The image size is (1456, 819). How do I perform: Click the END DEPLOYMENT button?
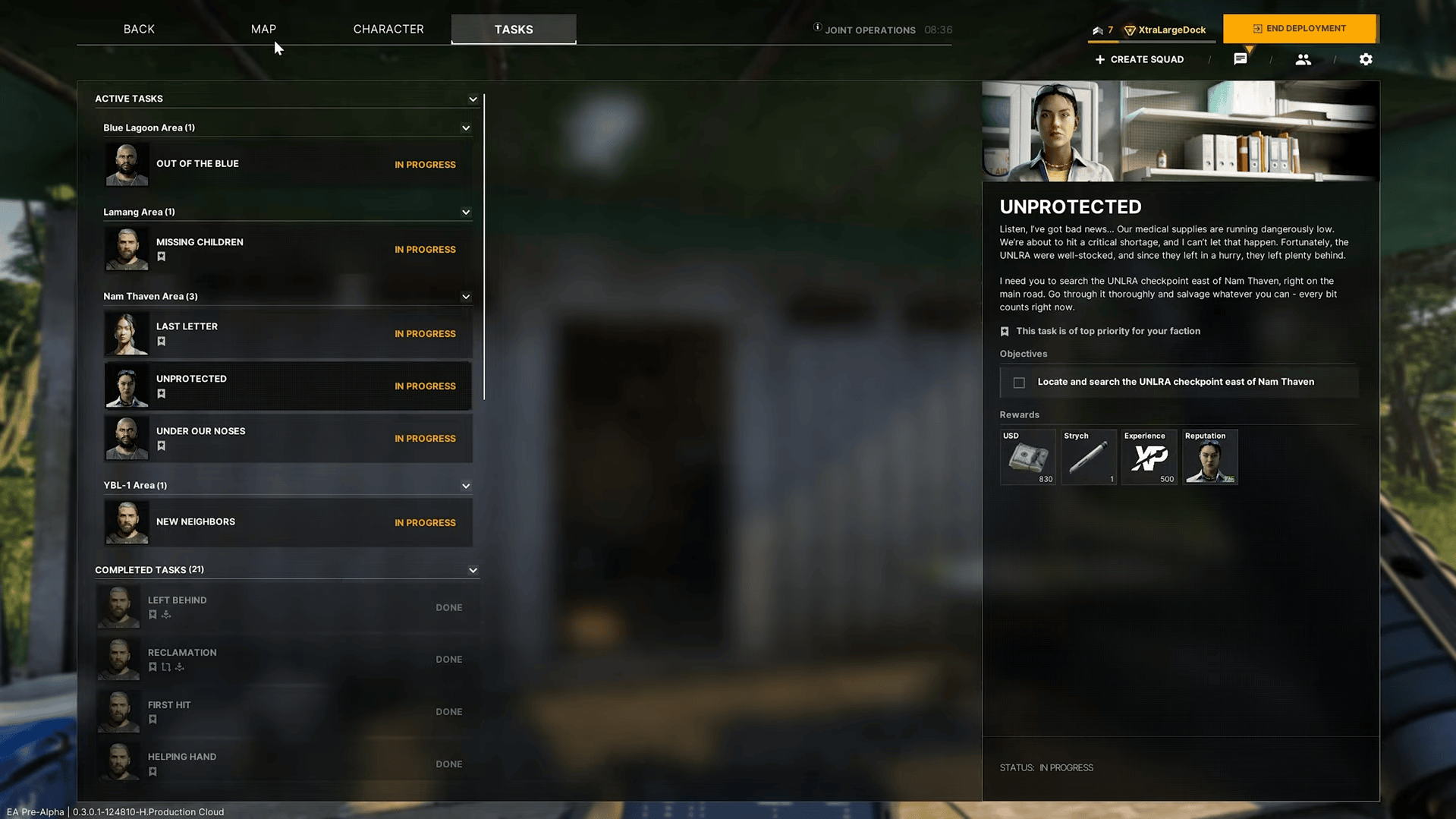click(x=1299, y=28)
